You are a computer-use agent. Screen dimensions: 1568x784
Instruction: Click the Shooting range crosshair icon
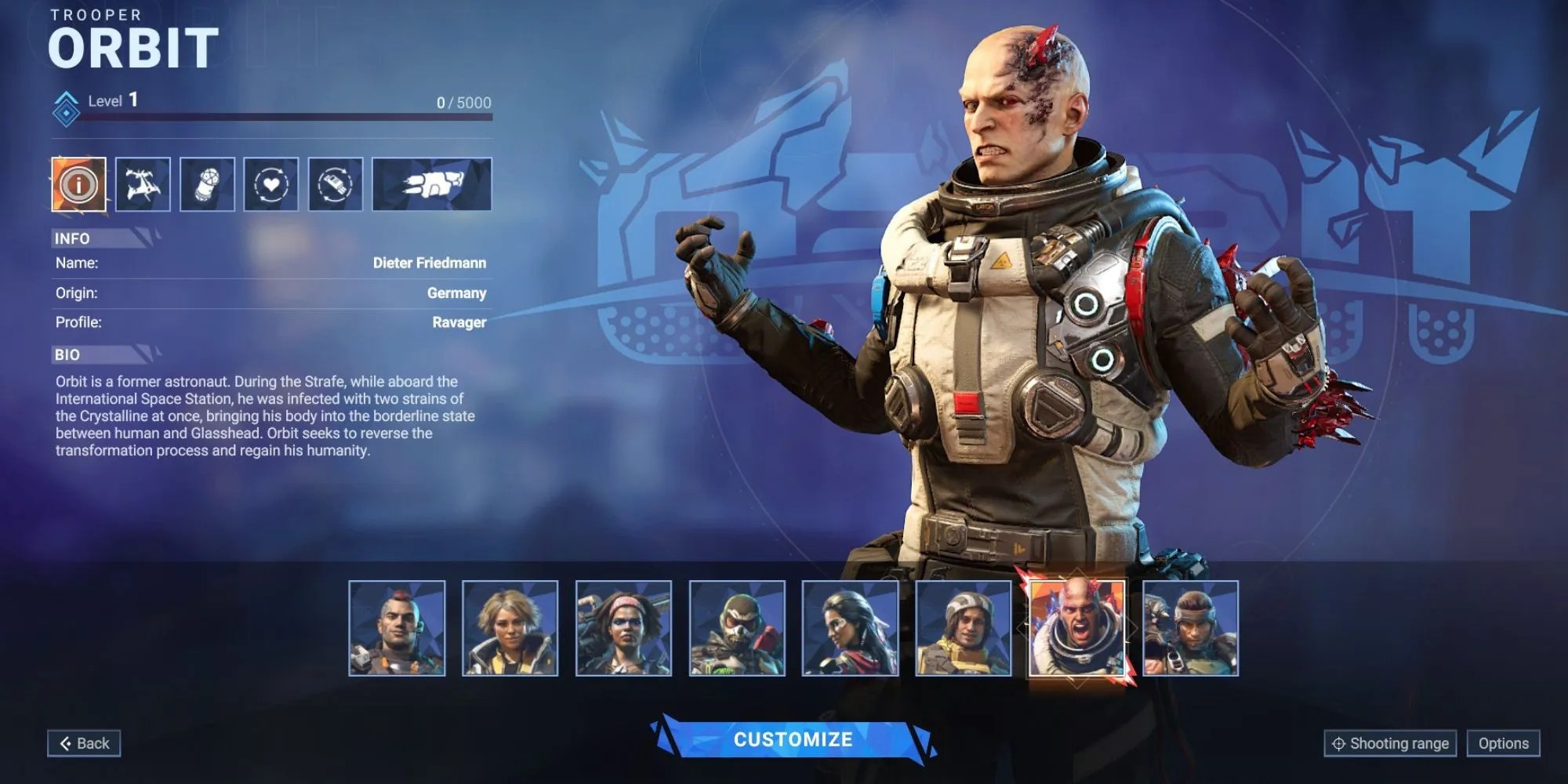[1338, 742]
